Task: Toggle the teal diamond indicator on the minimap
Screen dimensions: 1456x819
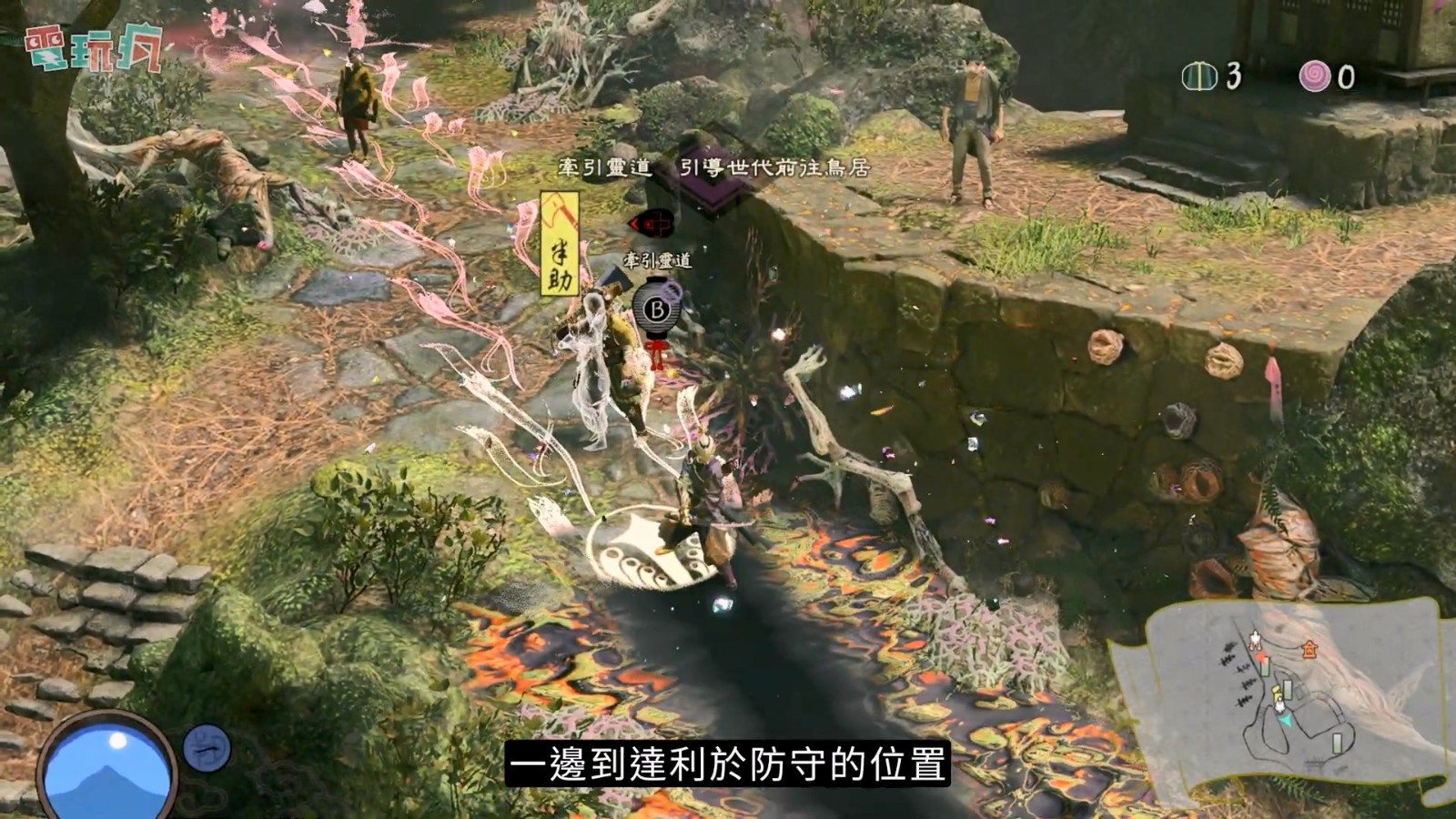Action: tap(1285, 721)
